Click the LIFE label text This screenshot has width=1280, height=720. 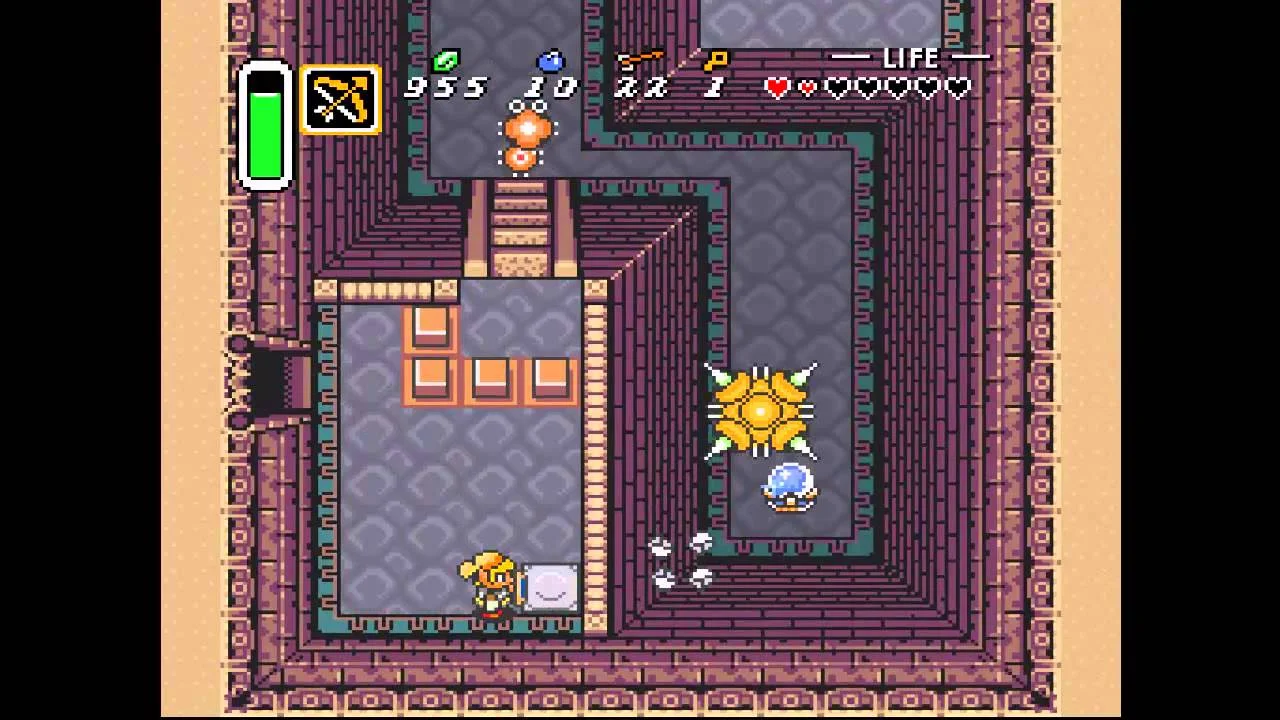(x=910, y=57)
